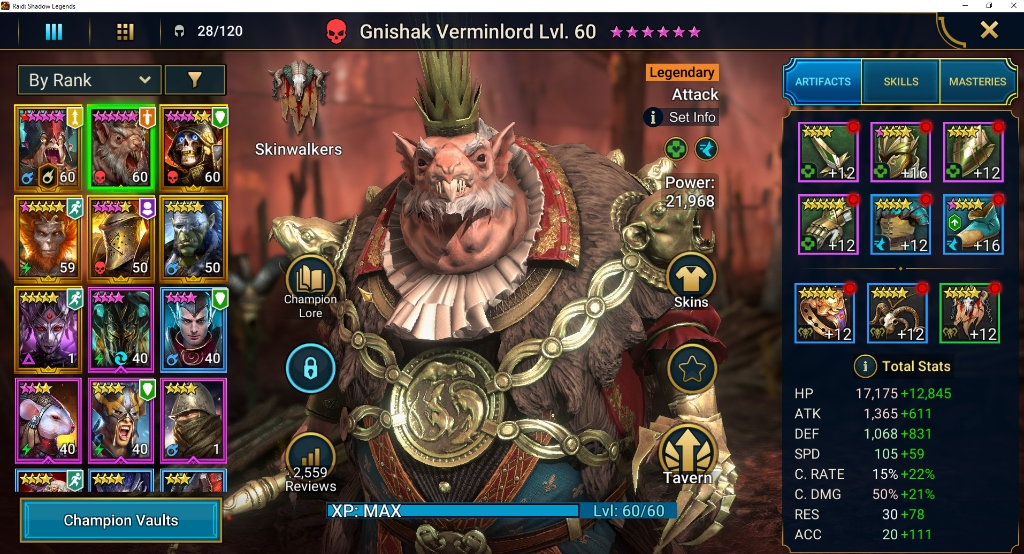
Task: Select the Artifacts tab
Action: point(823,81)
